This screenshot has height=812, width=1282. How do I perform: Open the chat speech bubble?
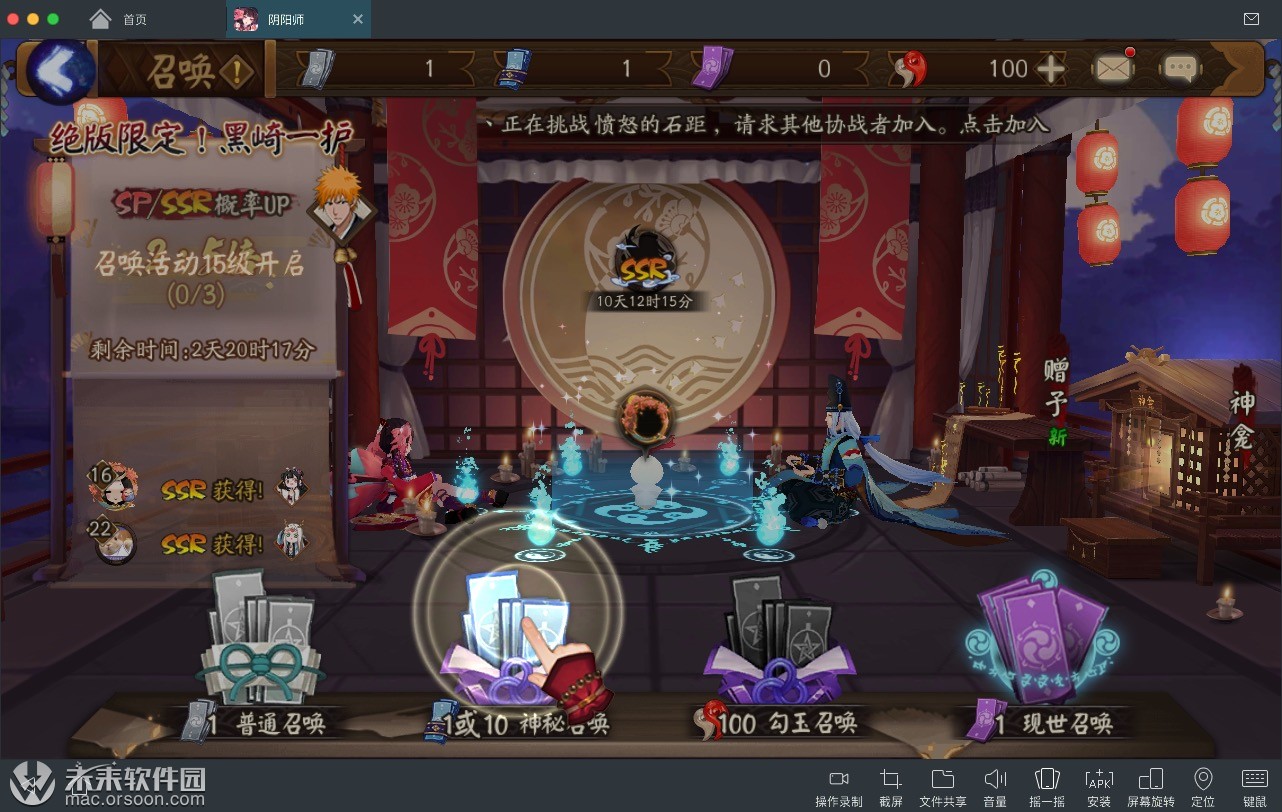point(1180,68)
